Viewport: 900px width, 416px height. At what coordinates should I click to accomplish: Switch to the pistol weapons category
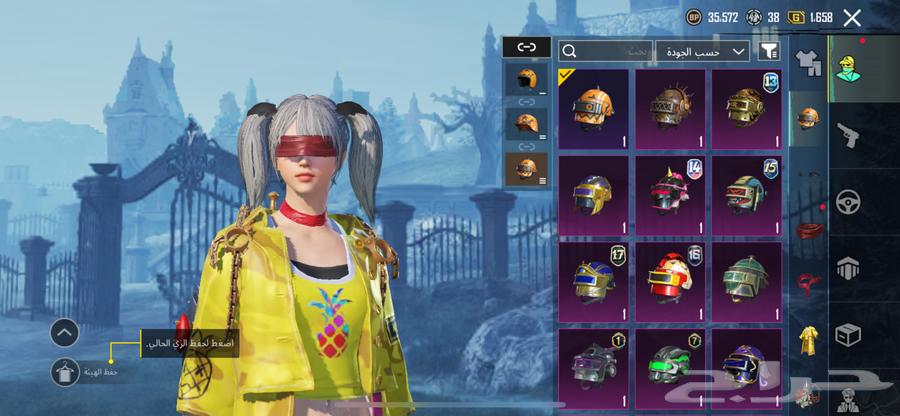pyautogui.click(x=848, y=134)
